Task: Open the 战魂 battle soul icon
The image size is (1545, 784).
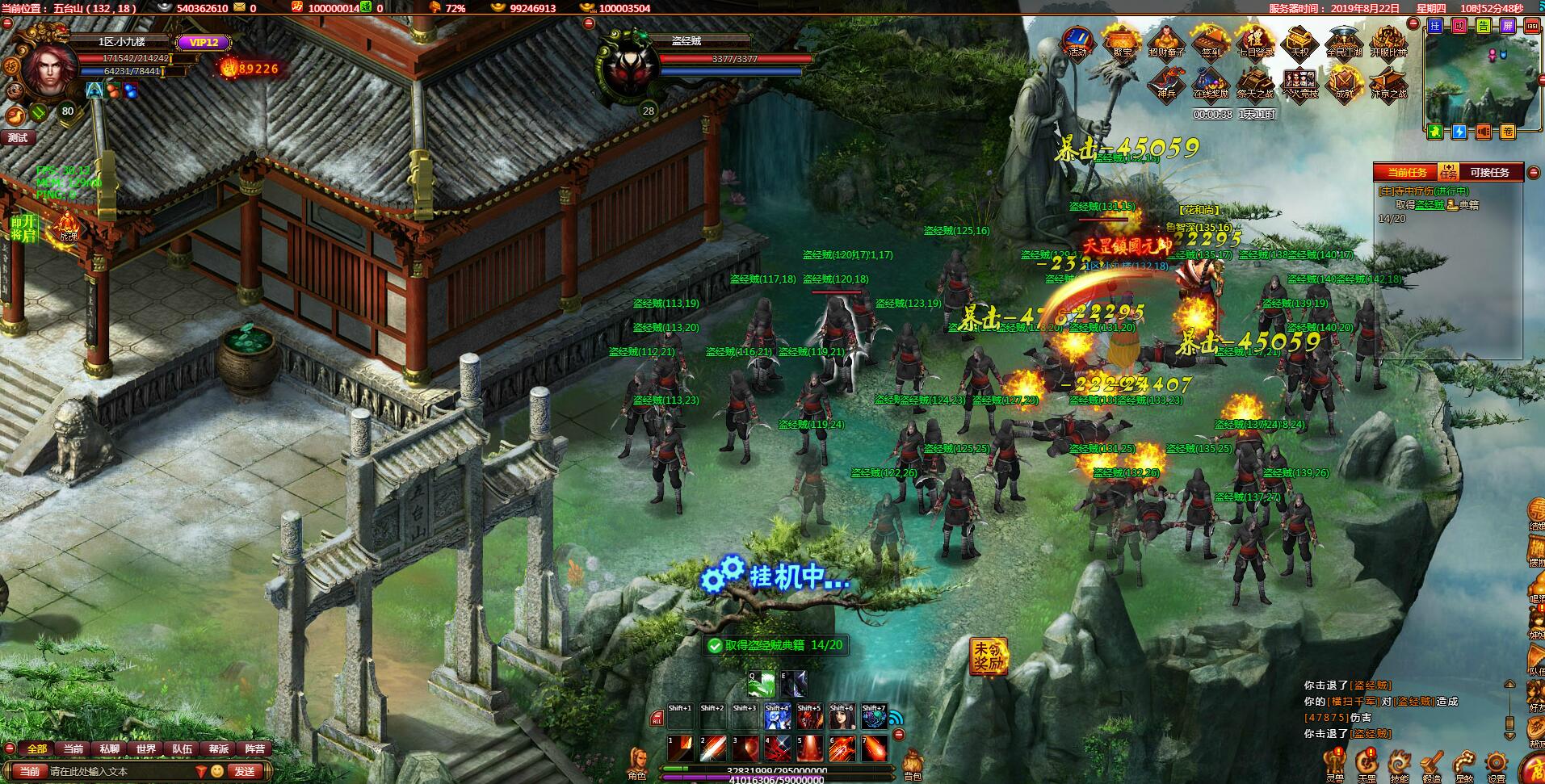Action: click(x=68, y=228)
